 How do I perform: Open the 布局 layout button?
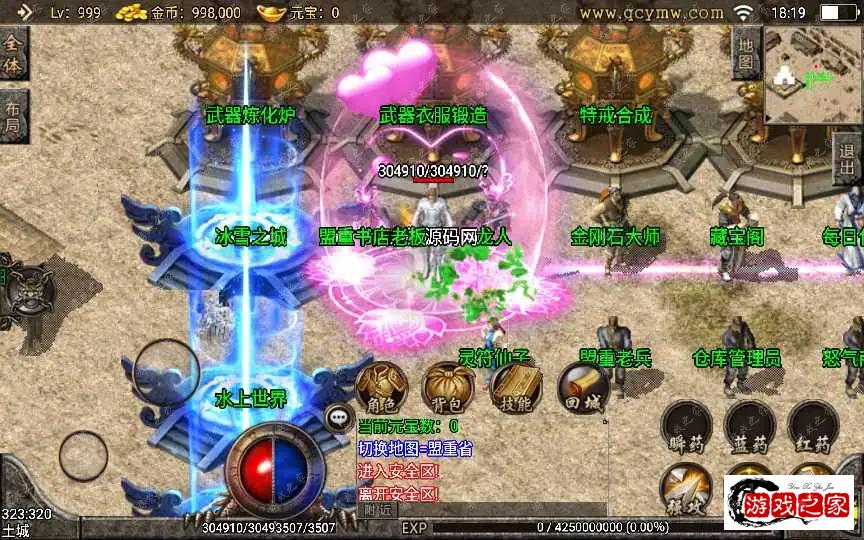coord(13,116)
